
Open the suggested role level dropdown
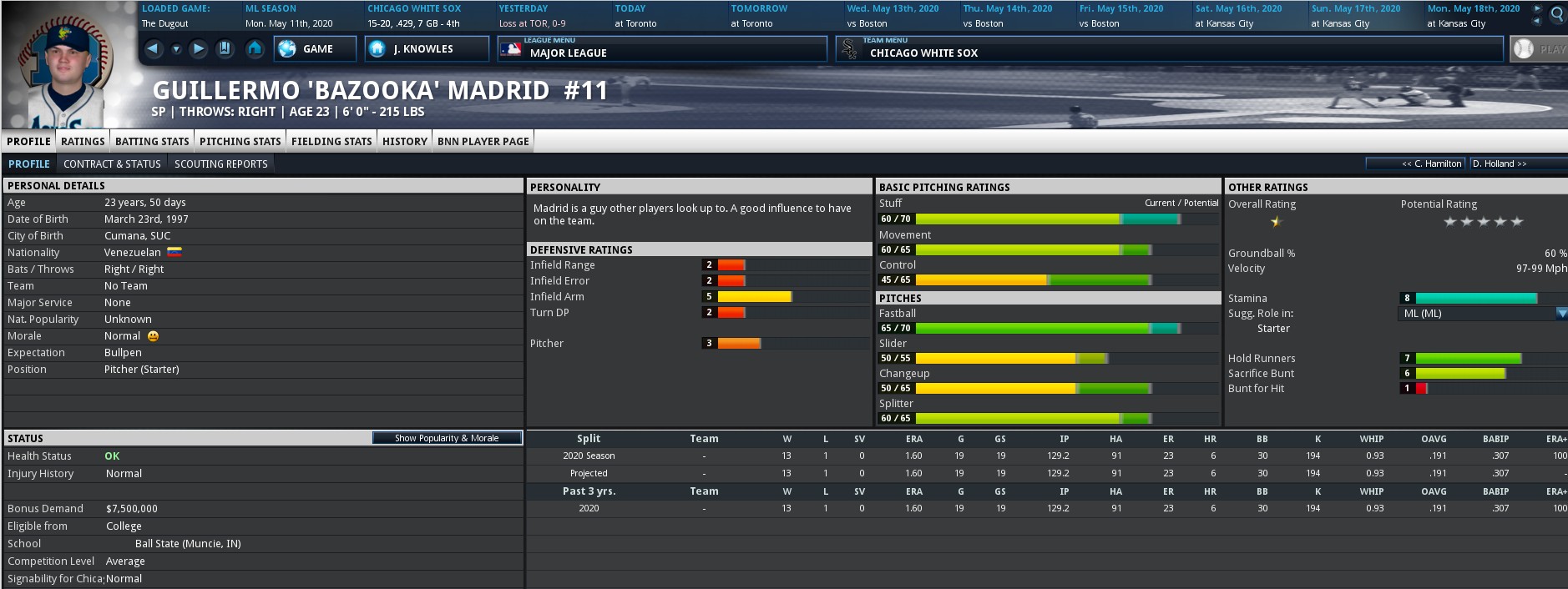[1561, 314]
